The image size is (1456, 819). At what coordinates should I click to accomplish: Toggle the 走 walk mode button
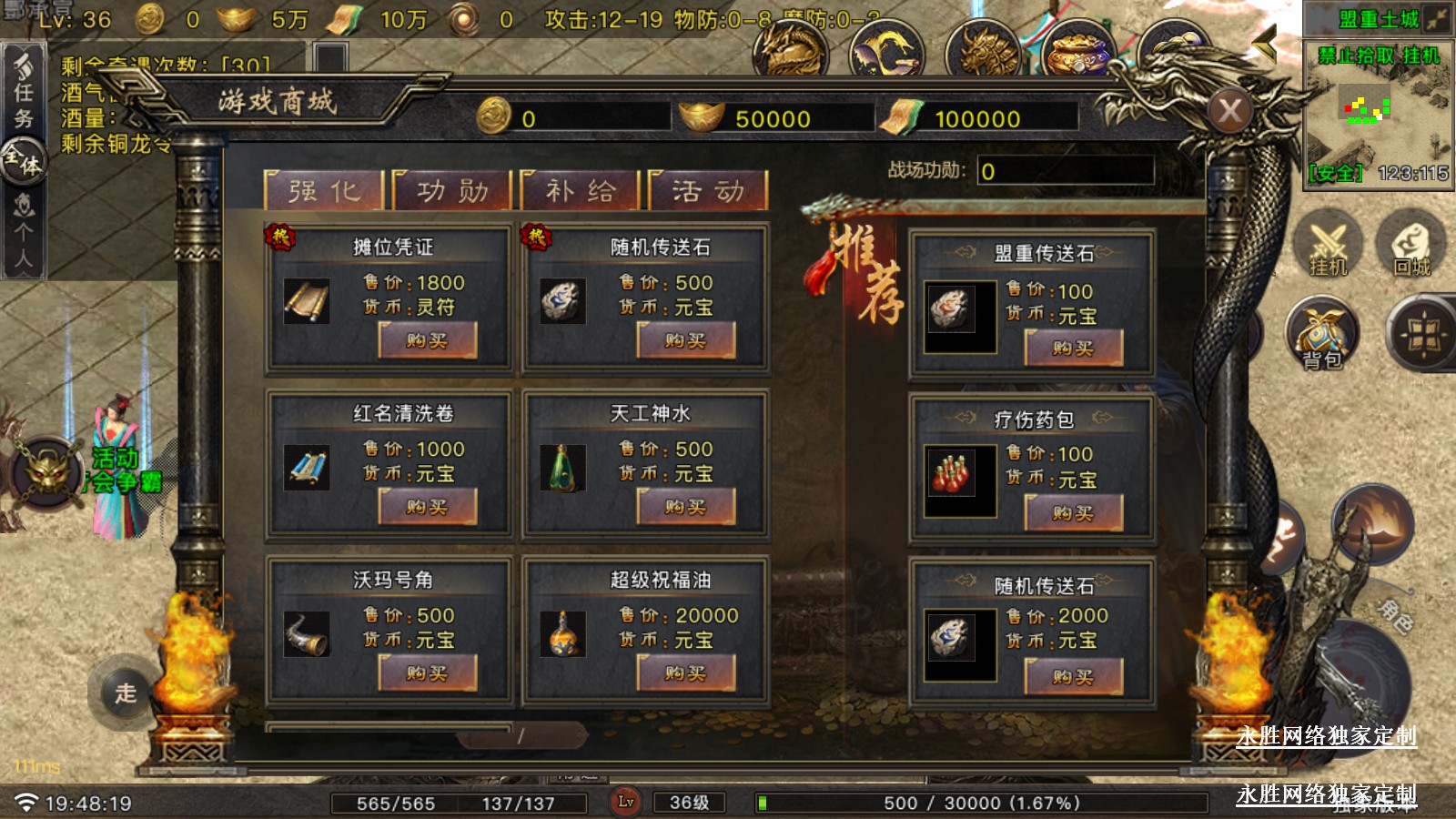[x=126, y=693]
